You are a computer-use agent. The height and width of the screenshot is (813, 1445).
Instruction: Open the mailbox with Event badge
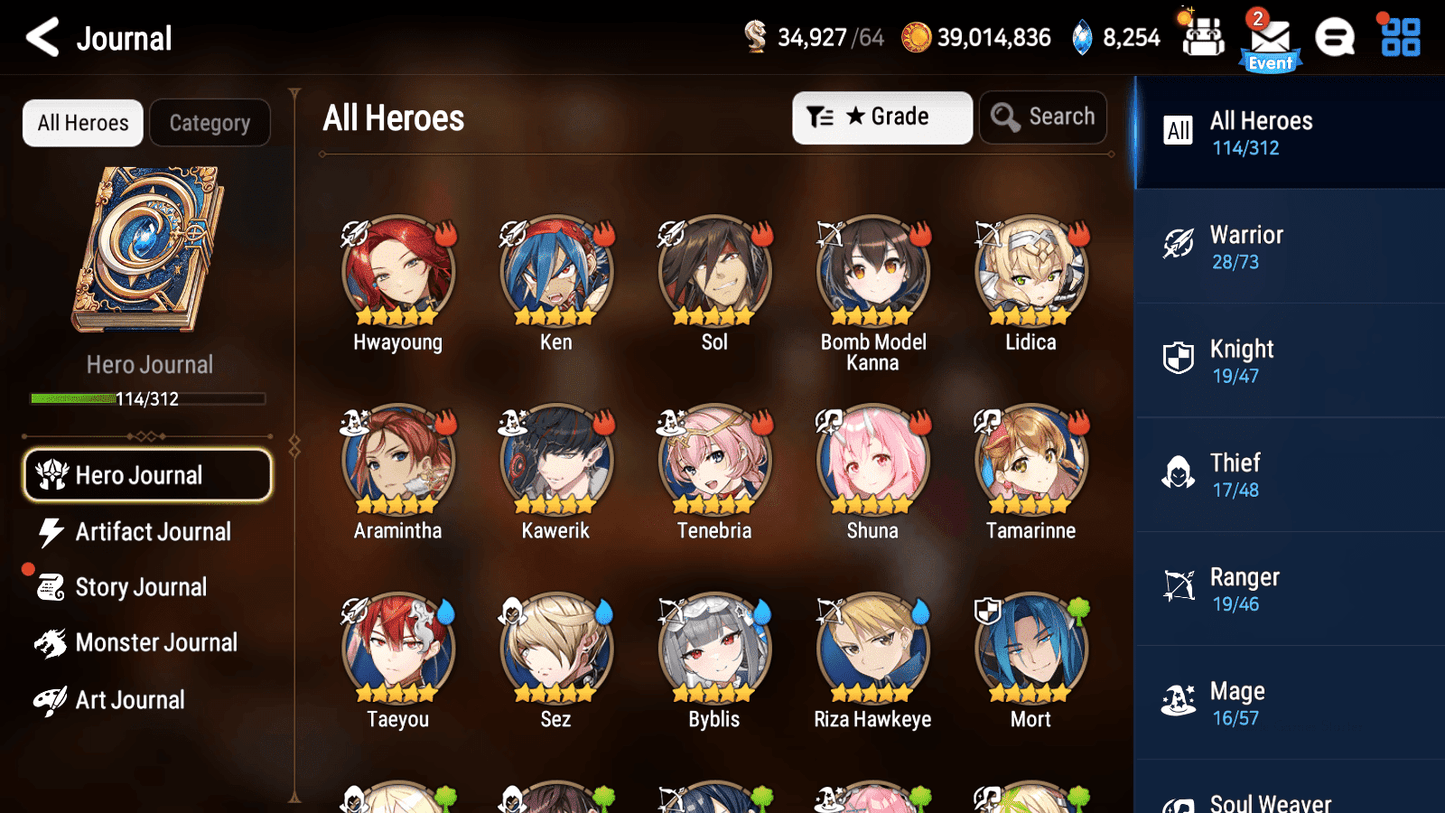coord(1269,36)
